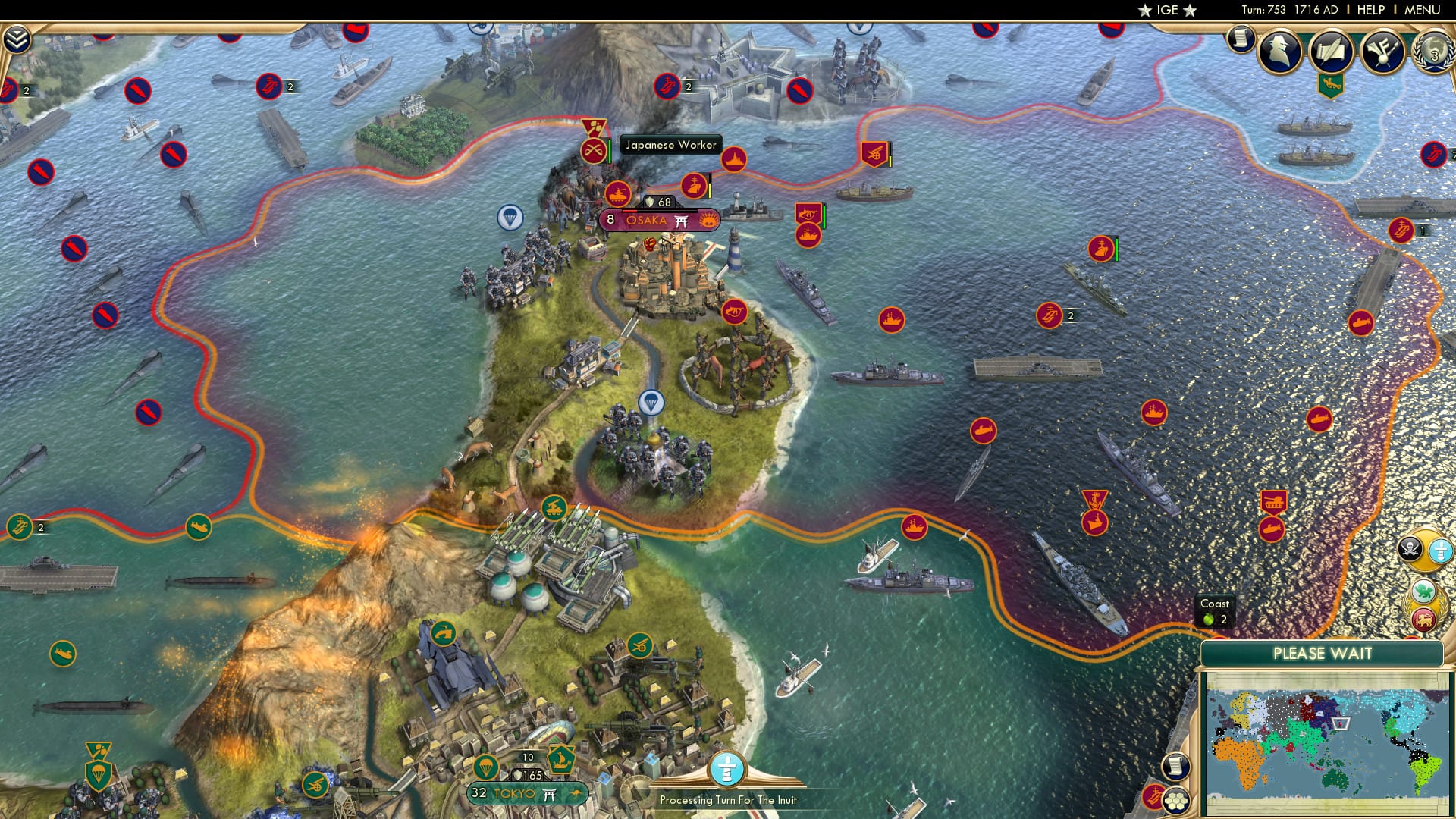Click Osaka's health bar showing 68
Image resolution: width=1456 pixels, height=819 pixels.
659,201
